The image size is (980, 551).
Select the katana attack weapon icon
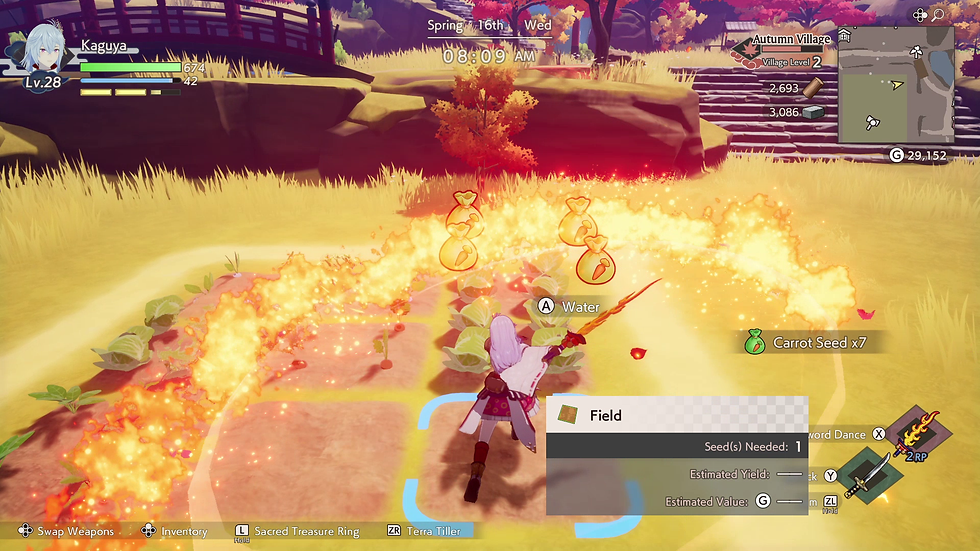pyautogui.click(x=864, y=475)
